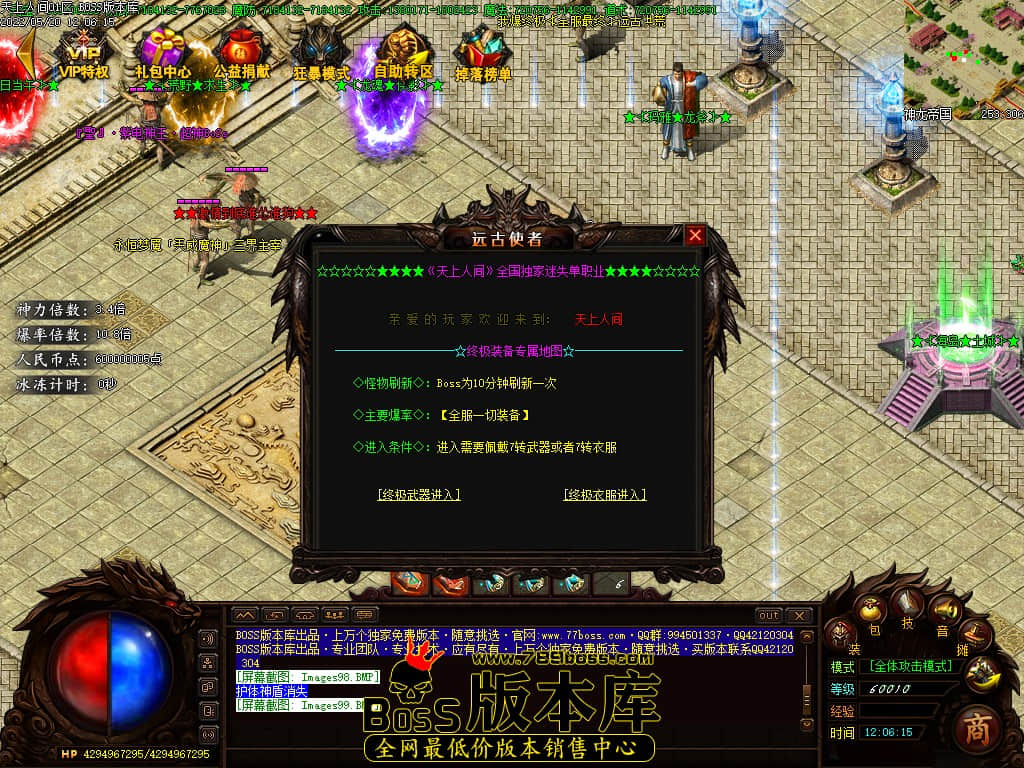Open the 公益捐献 red bag icon

[241, 55]
